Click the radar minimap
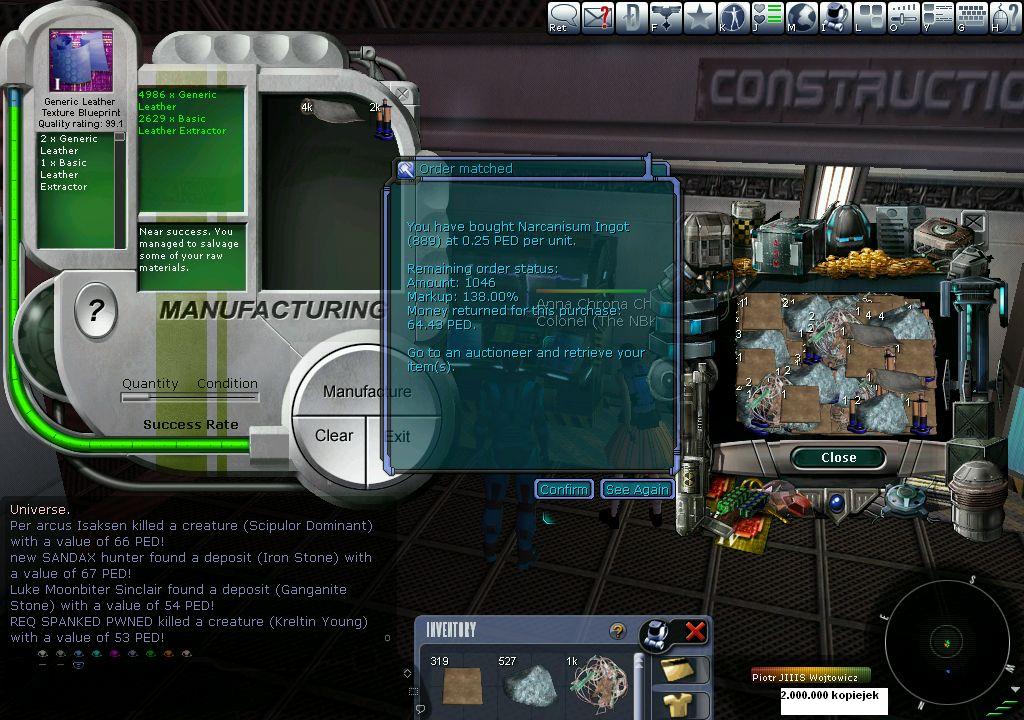This screenshot has height=720, width=1024. coord(946,641)
